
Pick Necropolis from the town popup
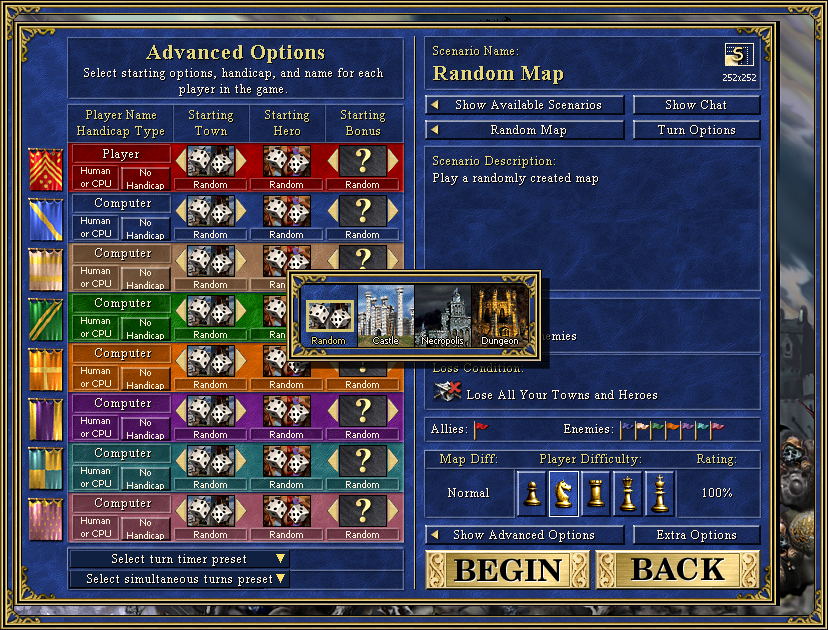(x=442, y=316)
